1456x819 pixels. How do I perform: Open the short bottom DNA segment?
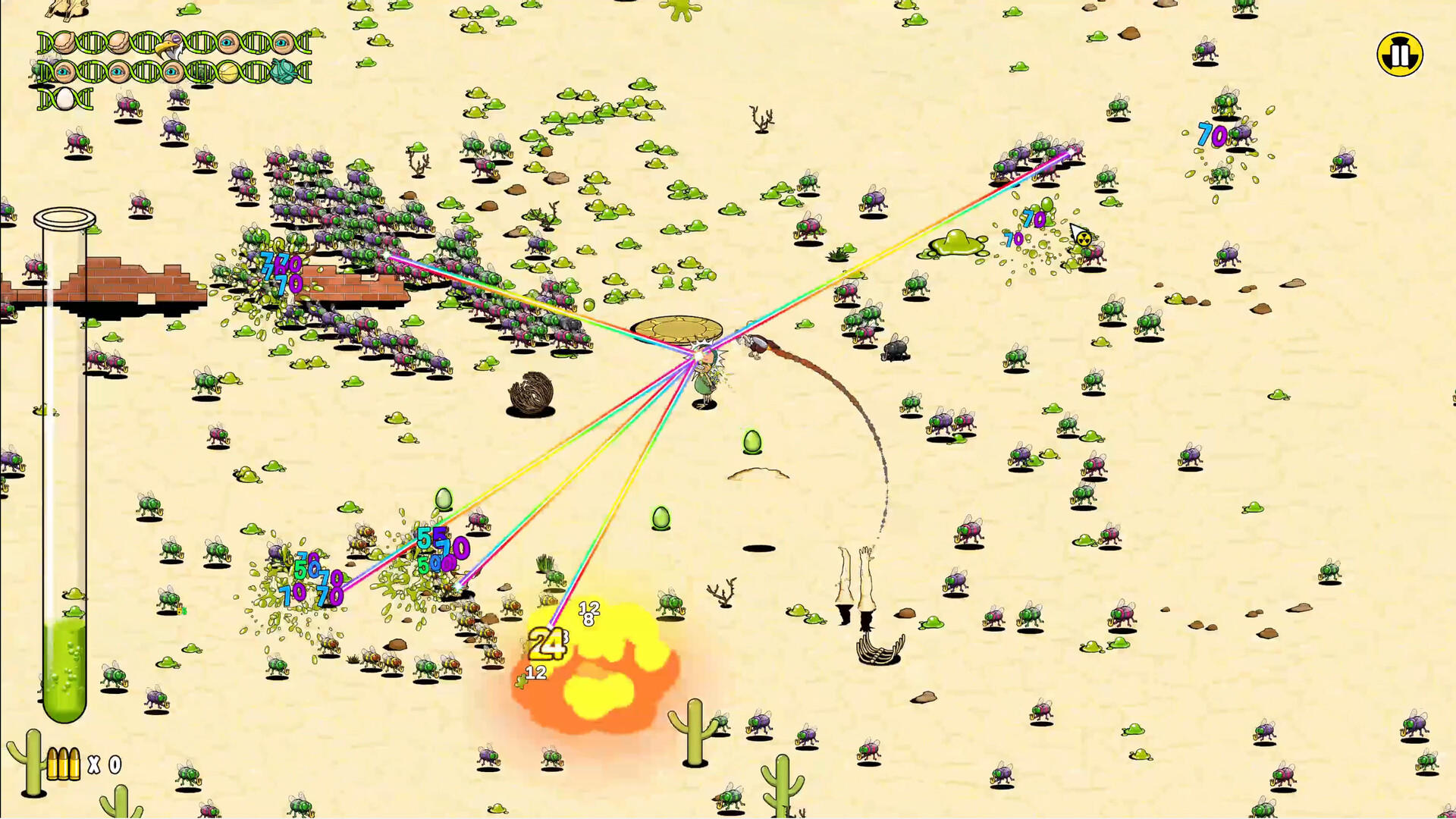(64, 99)
